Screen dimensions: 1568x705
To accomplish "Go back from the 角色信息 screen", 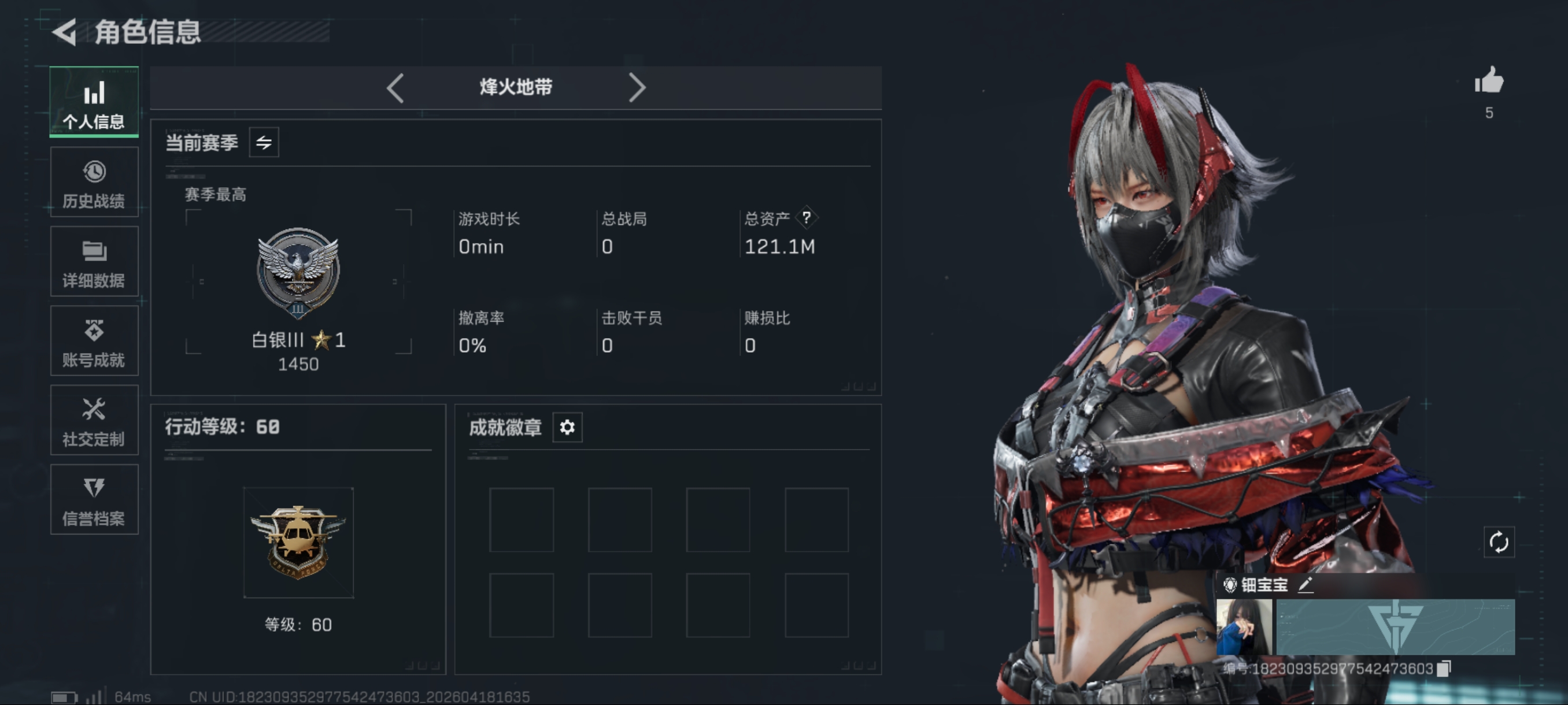I will (65, 32).
